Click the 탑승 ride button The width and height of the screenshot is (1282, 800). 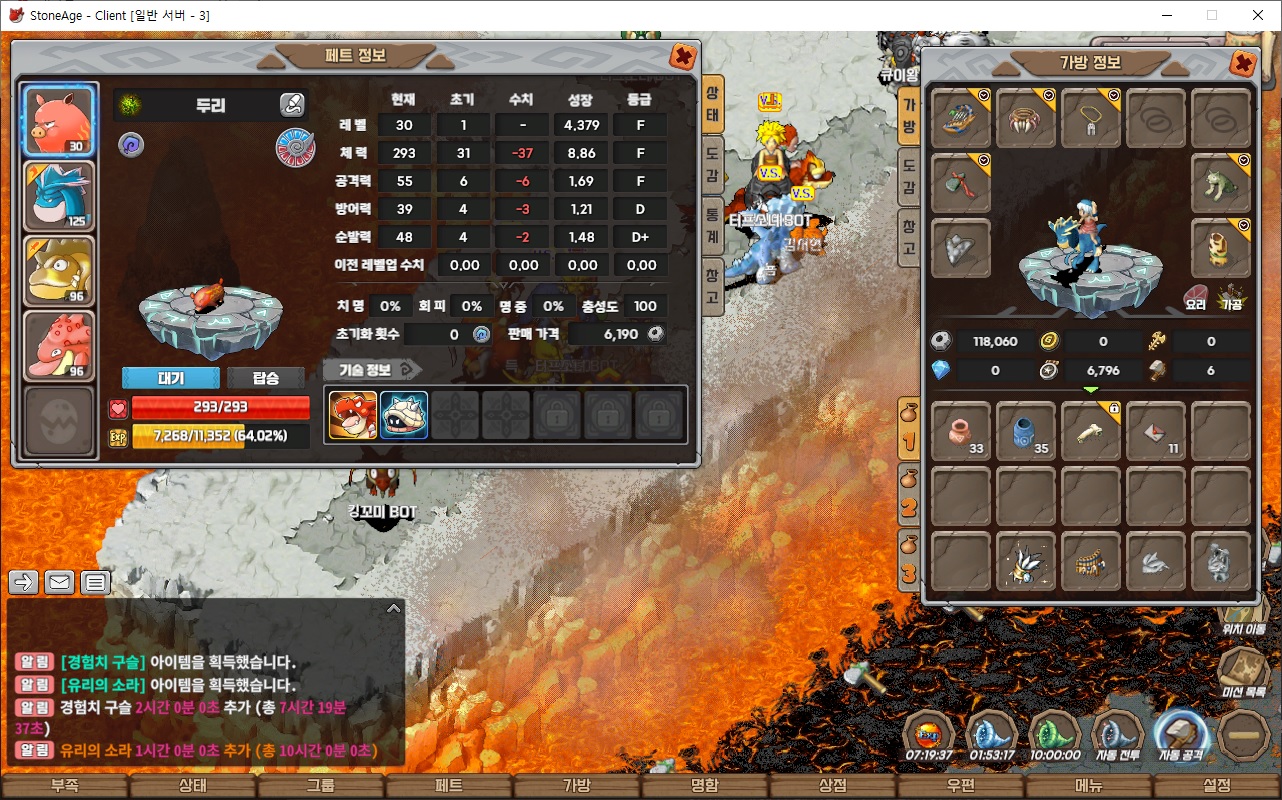click(265, 378)
